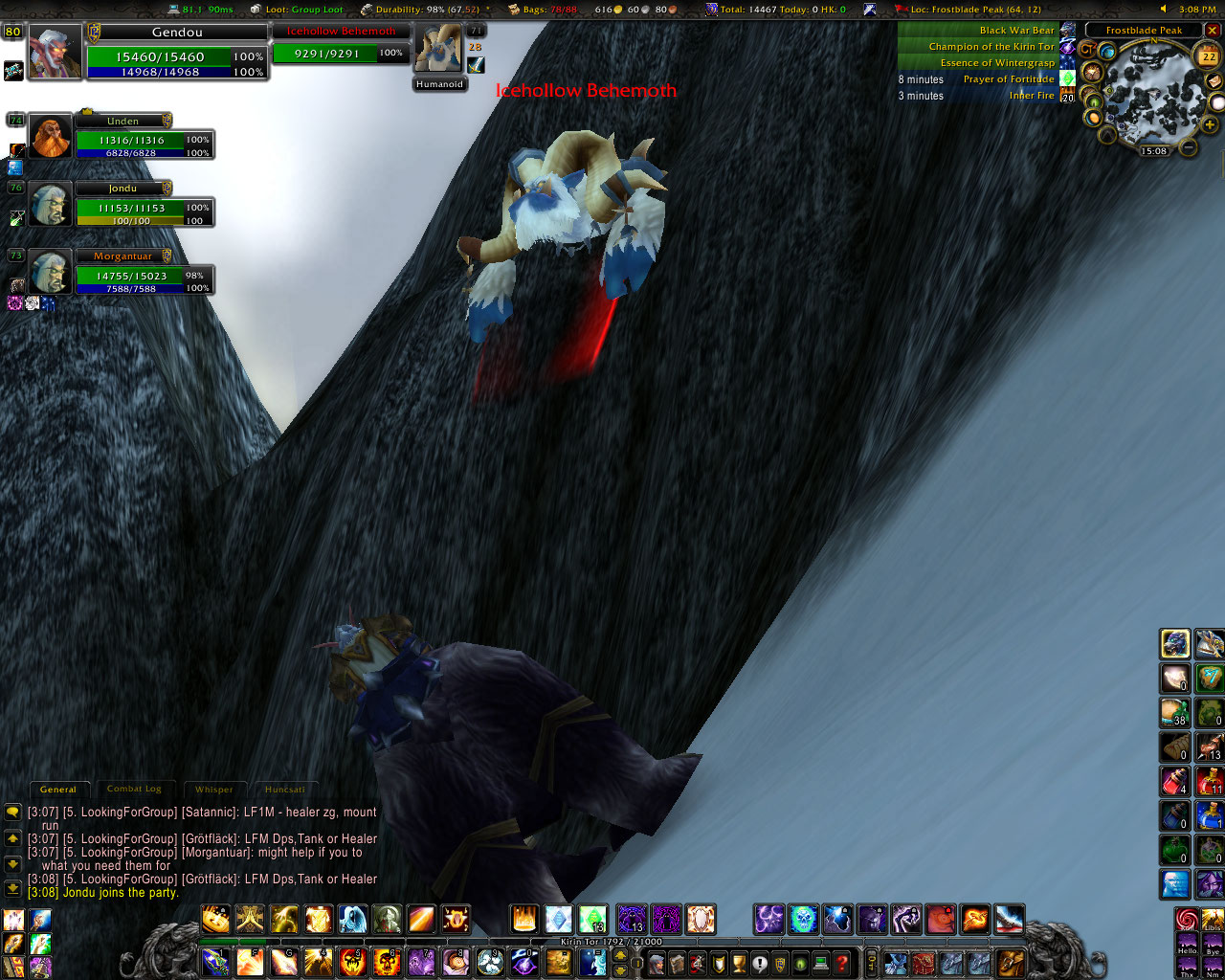
Task: Close the minimap with the red X
Action: tap(1212, 31)
